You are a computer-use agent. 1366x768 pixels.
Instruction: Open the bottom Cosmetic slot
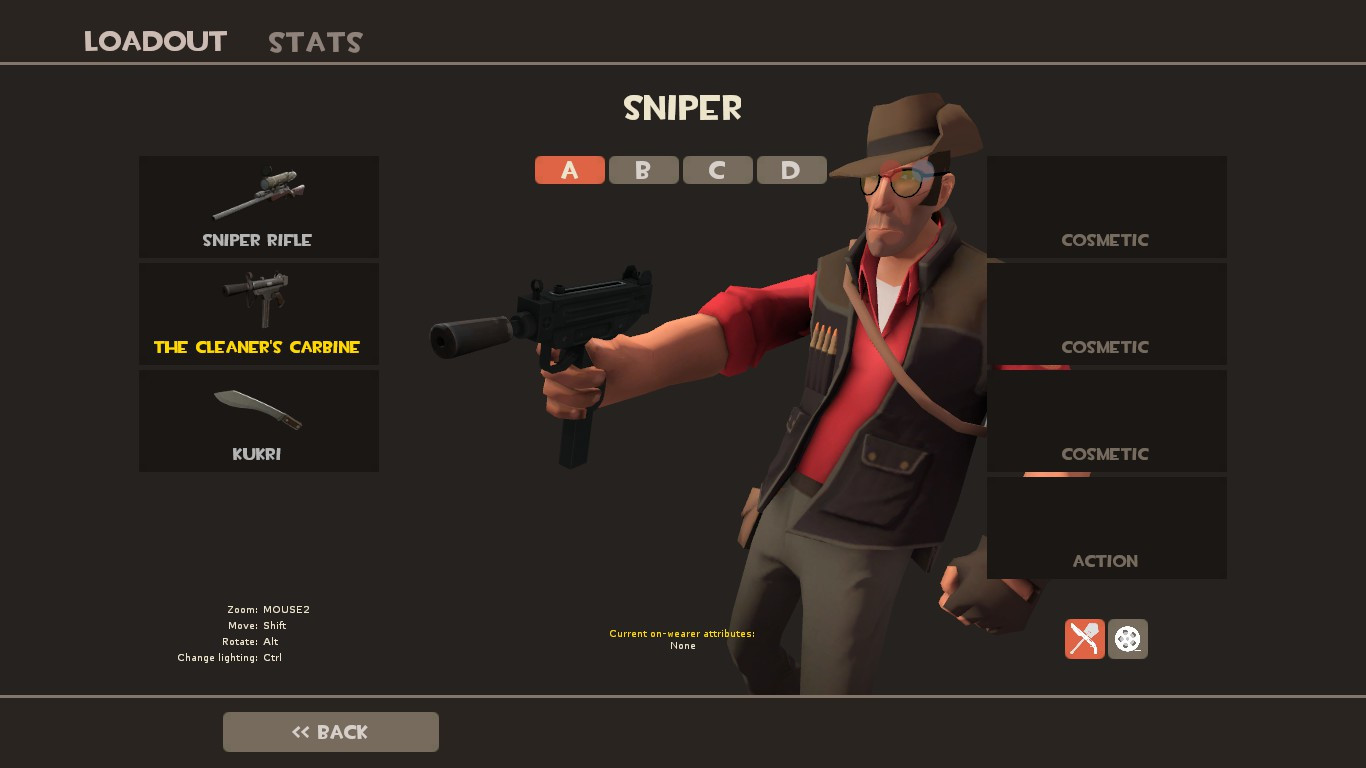(x=1106, y=420)
